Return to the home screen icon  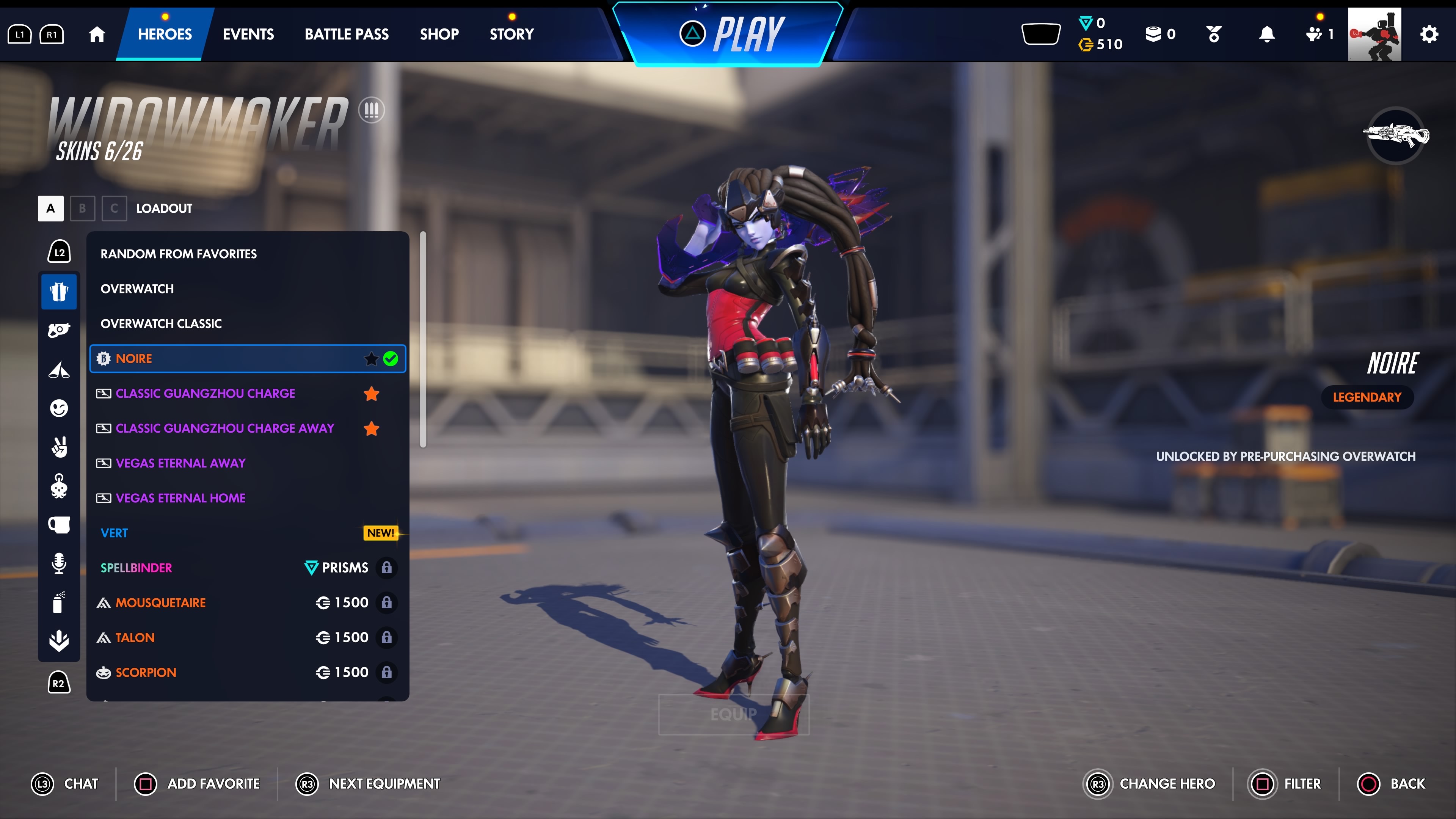(97, 35)
